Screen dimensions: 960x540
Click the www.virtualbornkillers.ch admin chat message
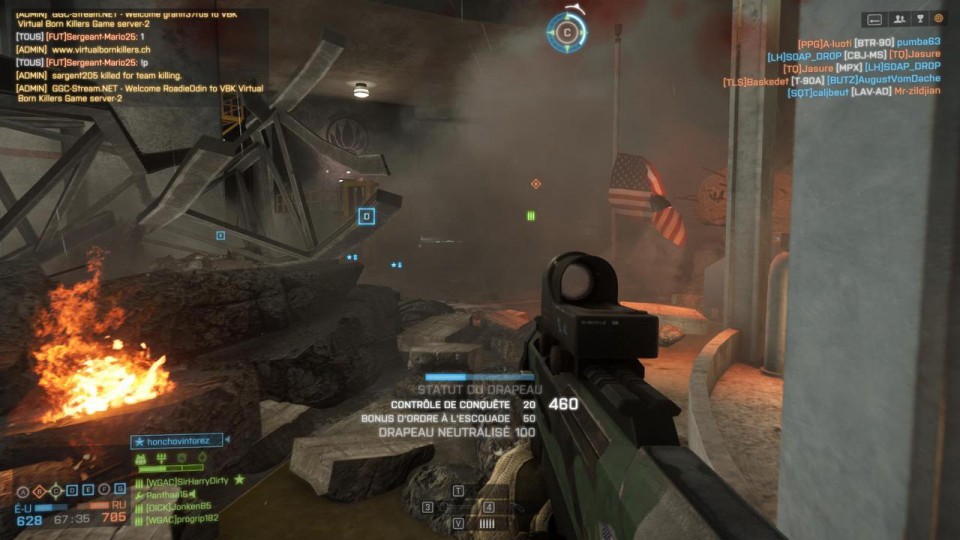point(92,49)
